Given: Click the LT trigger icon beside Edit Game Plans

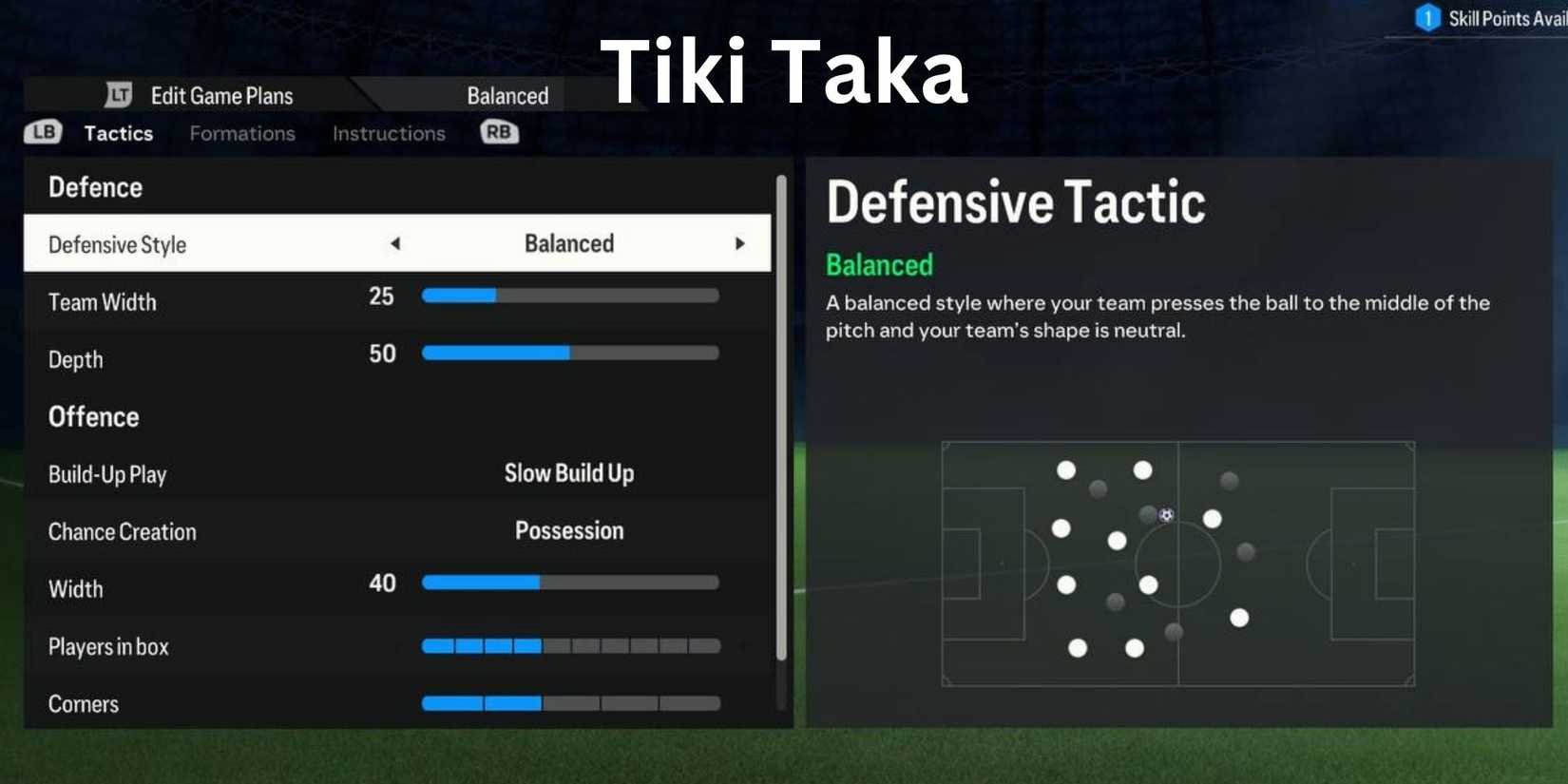Looking at the screenshot, I should (x=116, y=95).
